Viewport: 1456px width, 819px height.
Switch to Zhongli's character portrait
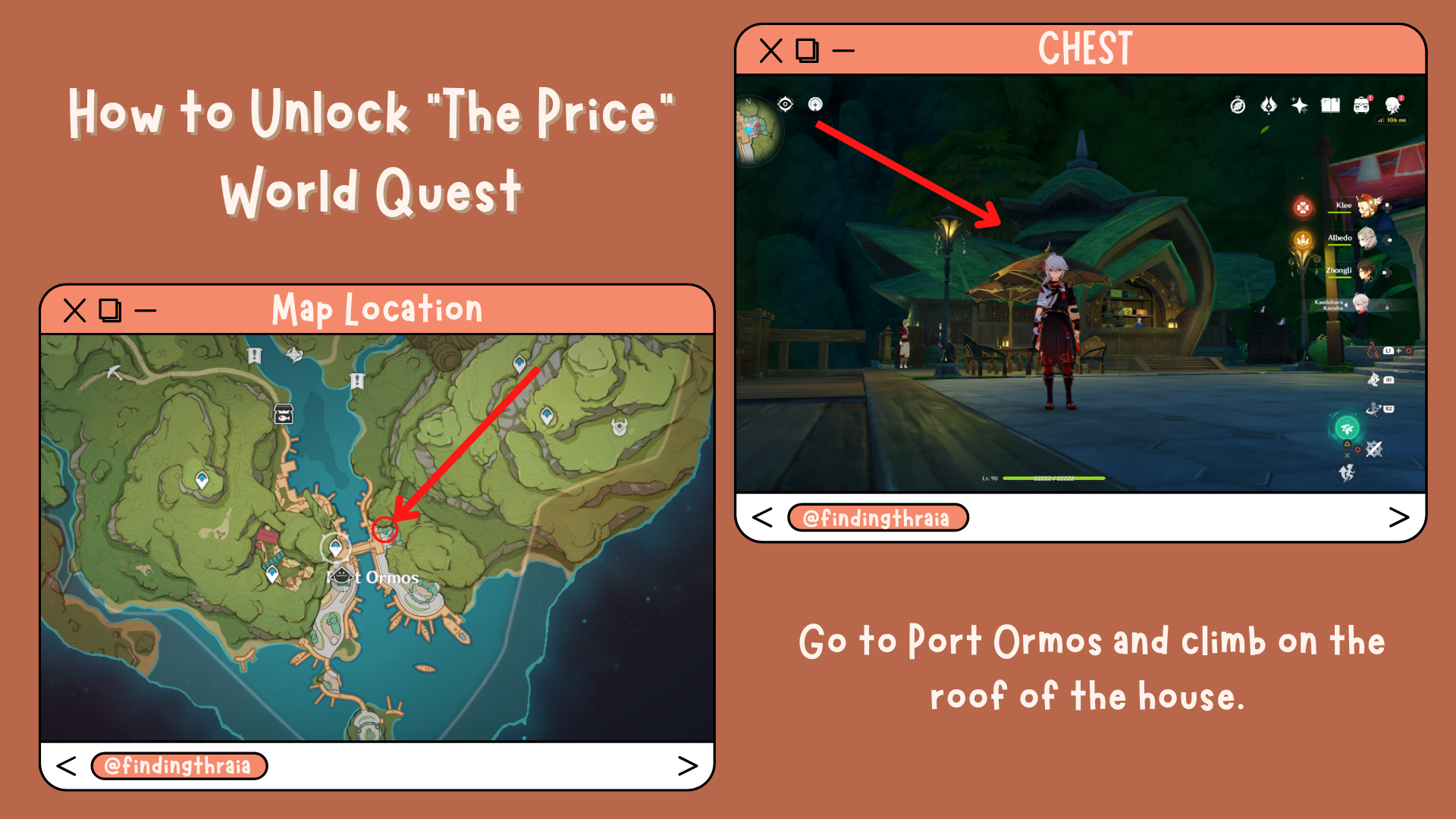click(x=1368, y=271)
